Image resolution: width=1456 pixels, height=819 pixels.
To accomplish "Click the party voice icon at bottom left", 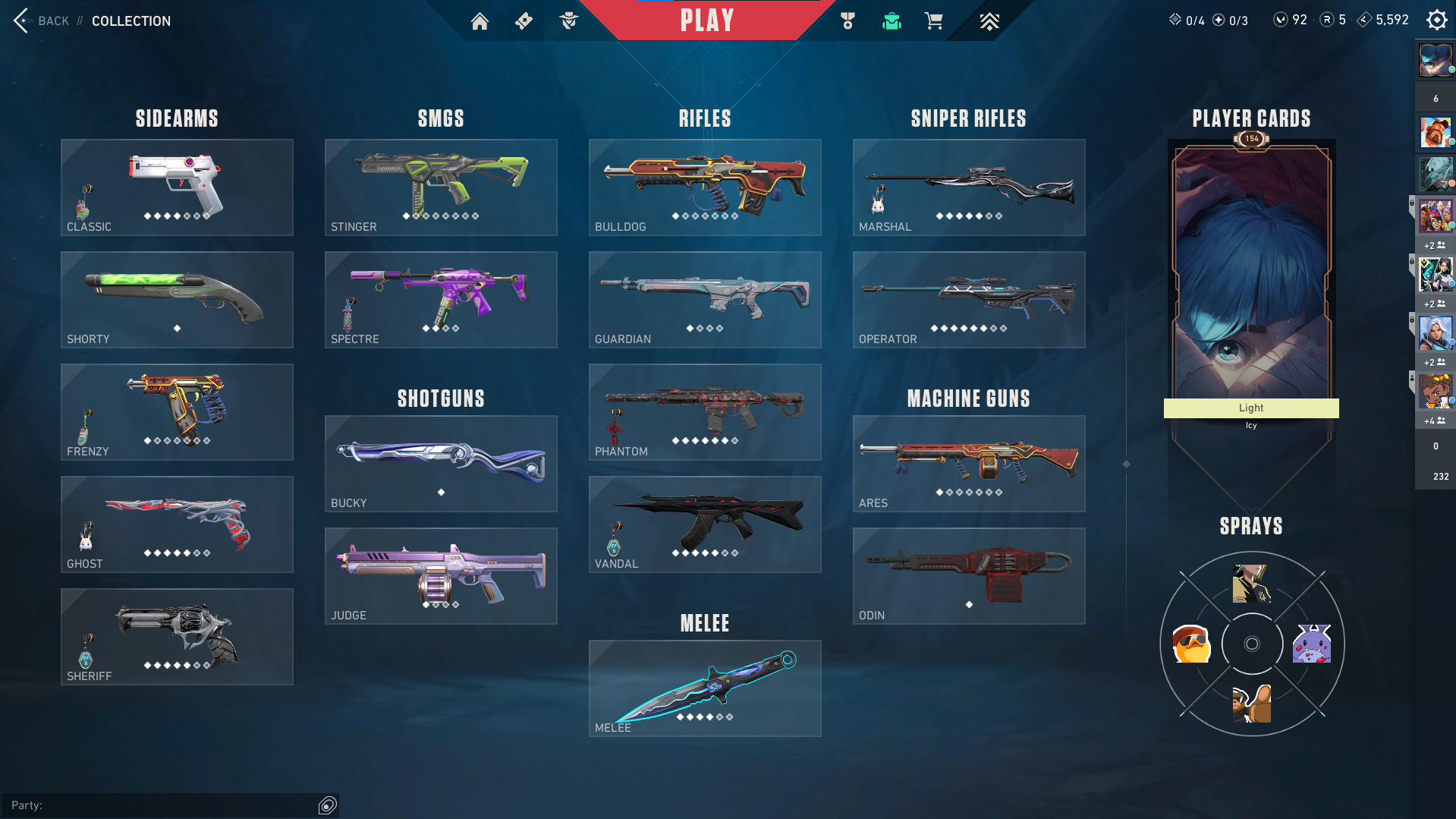I will coord(328,805).
